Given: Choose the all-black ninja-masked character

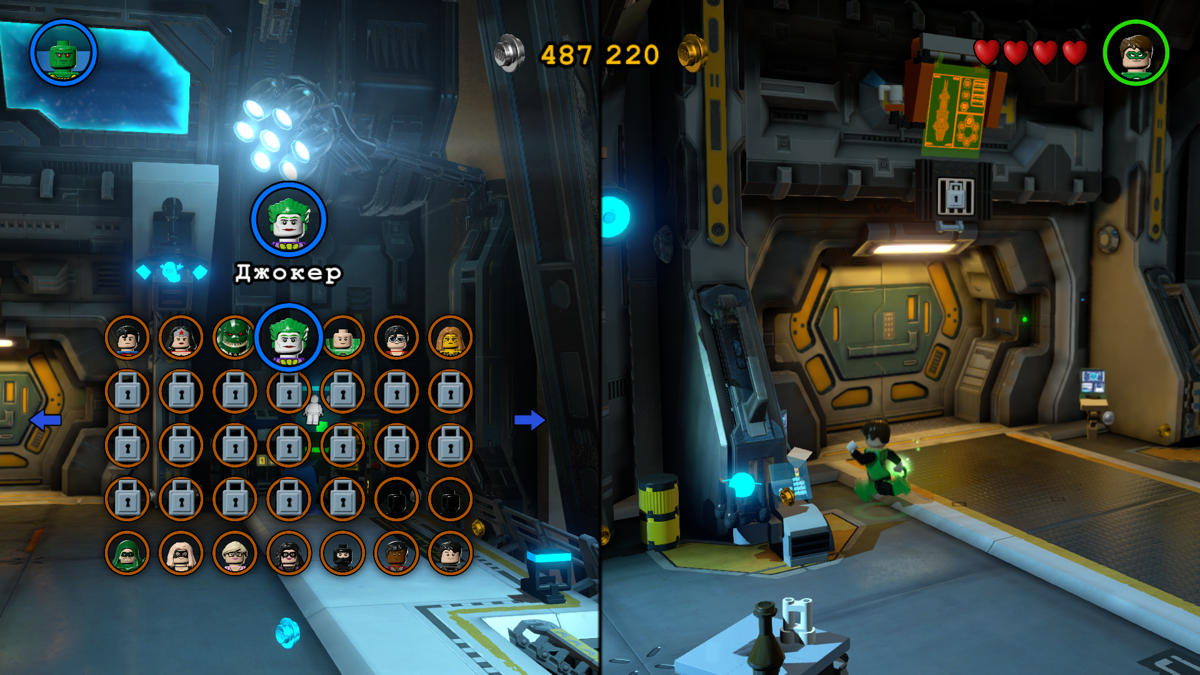Looking at the screenshot, I should coord(343,553).
